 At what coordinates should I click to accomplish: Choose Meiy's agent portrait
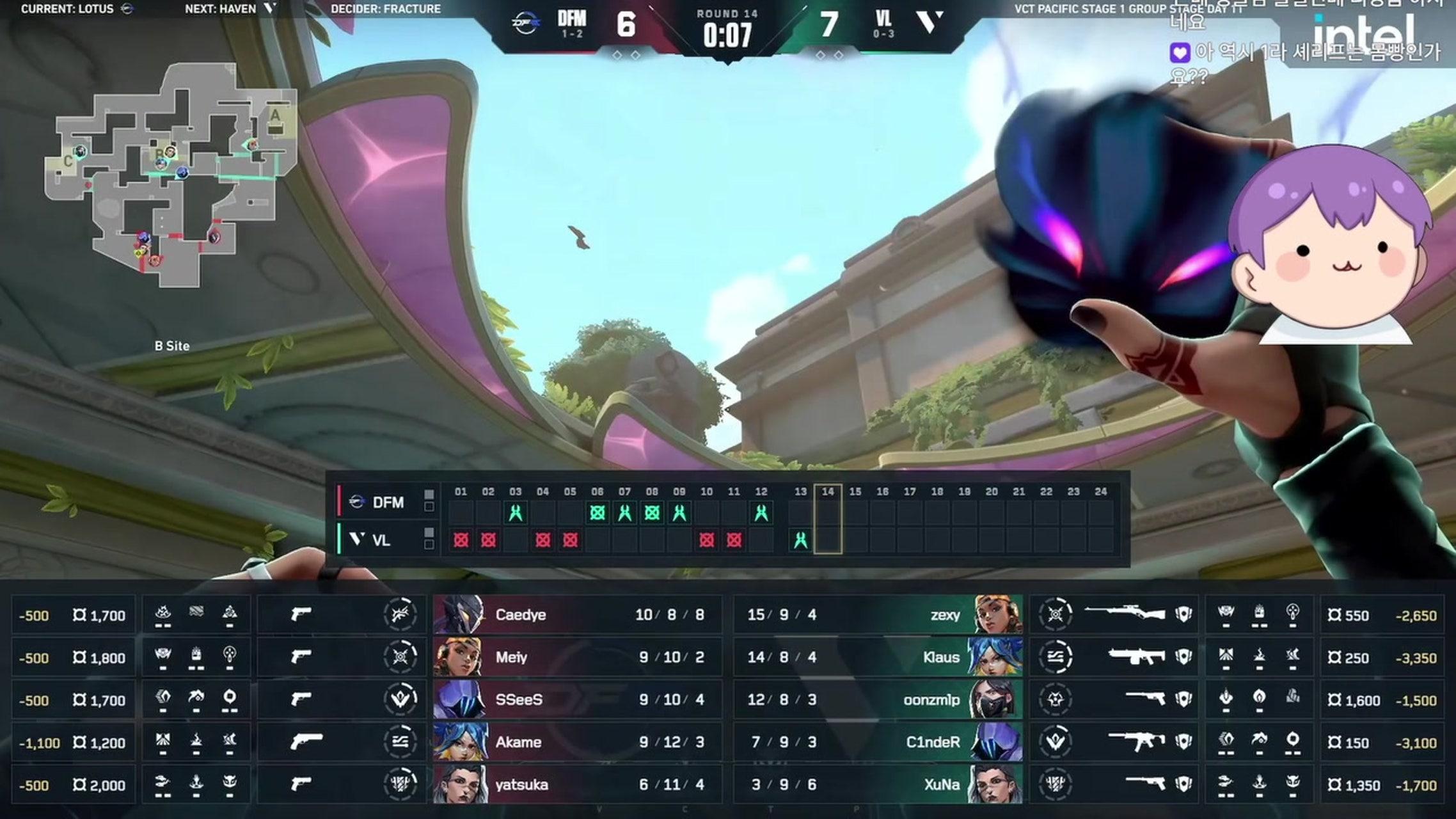pyautogui.click(x=459, y=657)
